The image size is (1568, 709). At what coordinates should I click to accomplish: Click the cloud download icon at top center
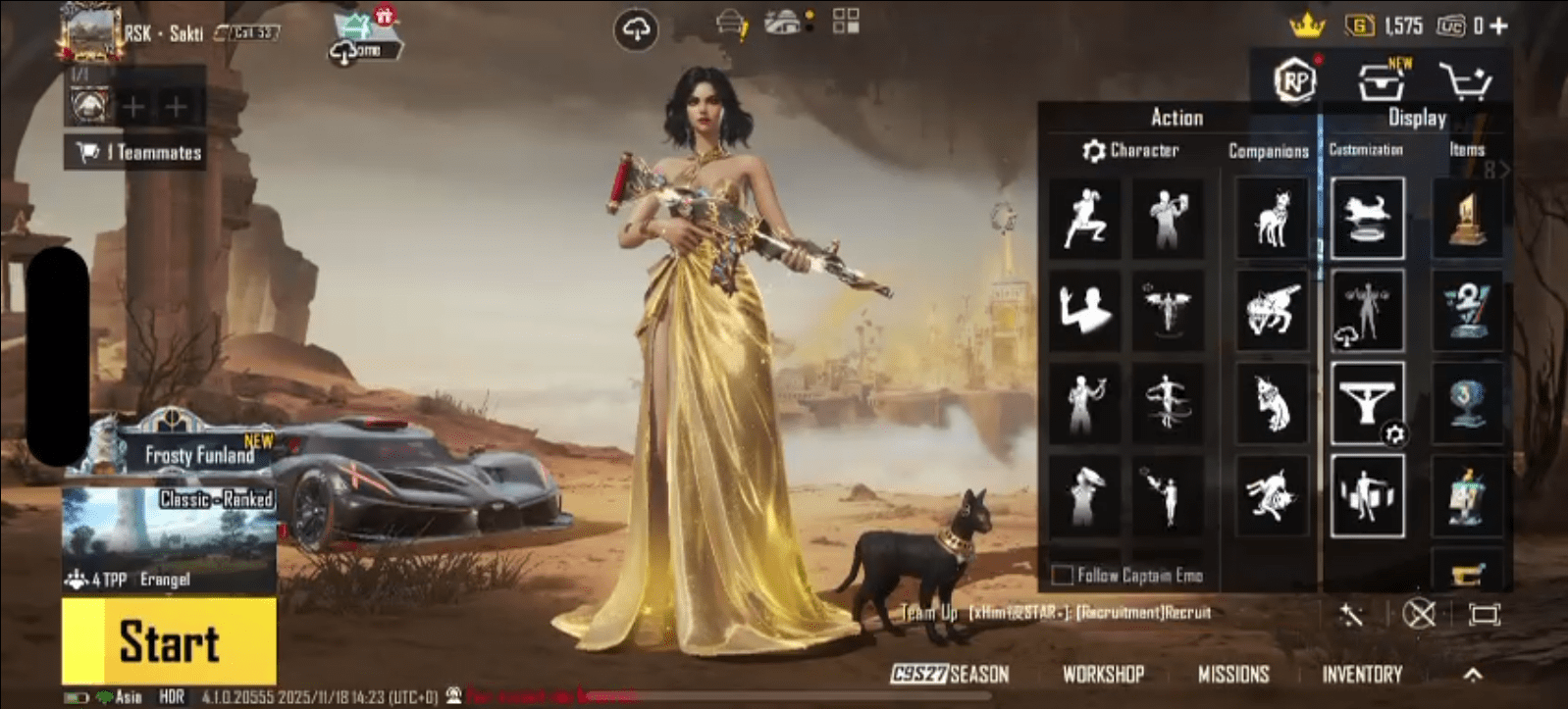(x=637, y=27)
